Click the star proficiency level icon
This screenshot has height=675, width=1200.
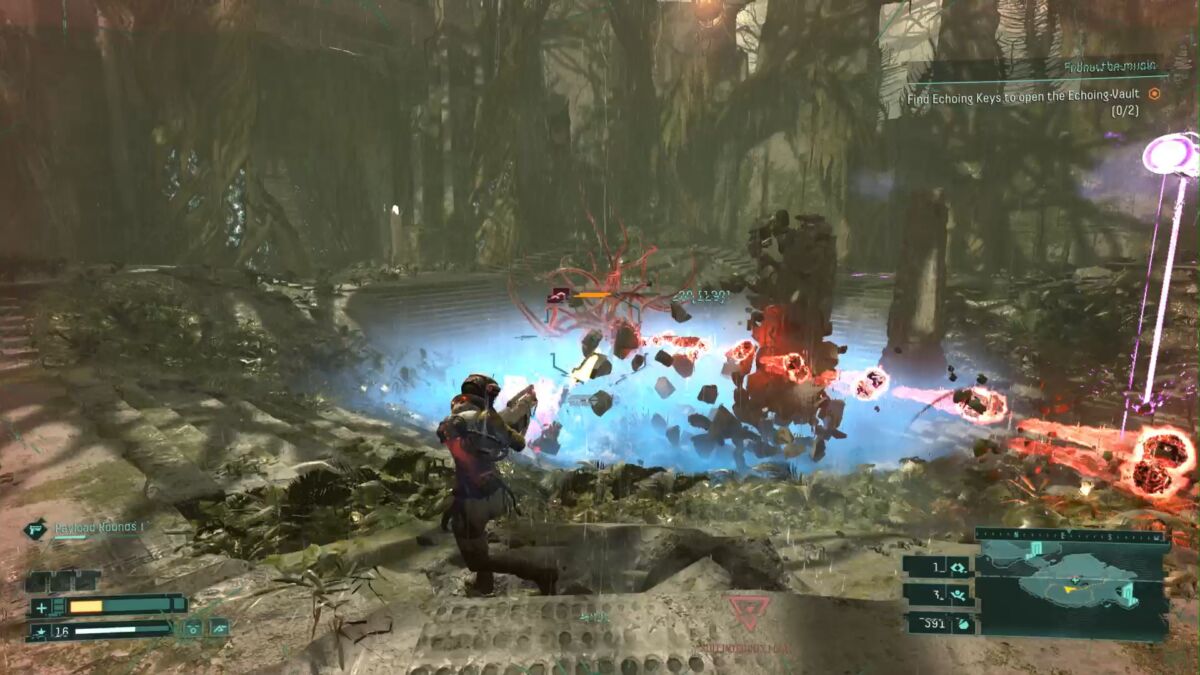40,631
